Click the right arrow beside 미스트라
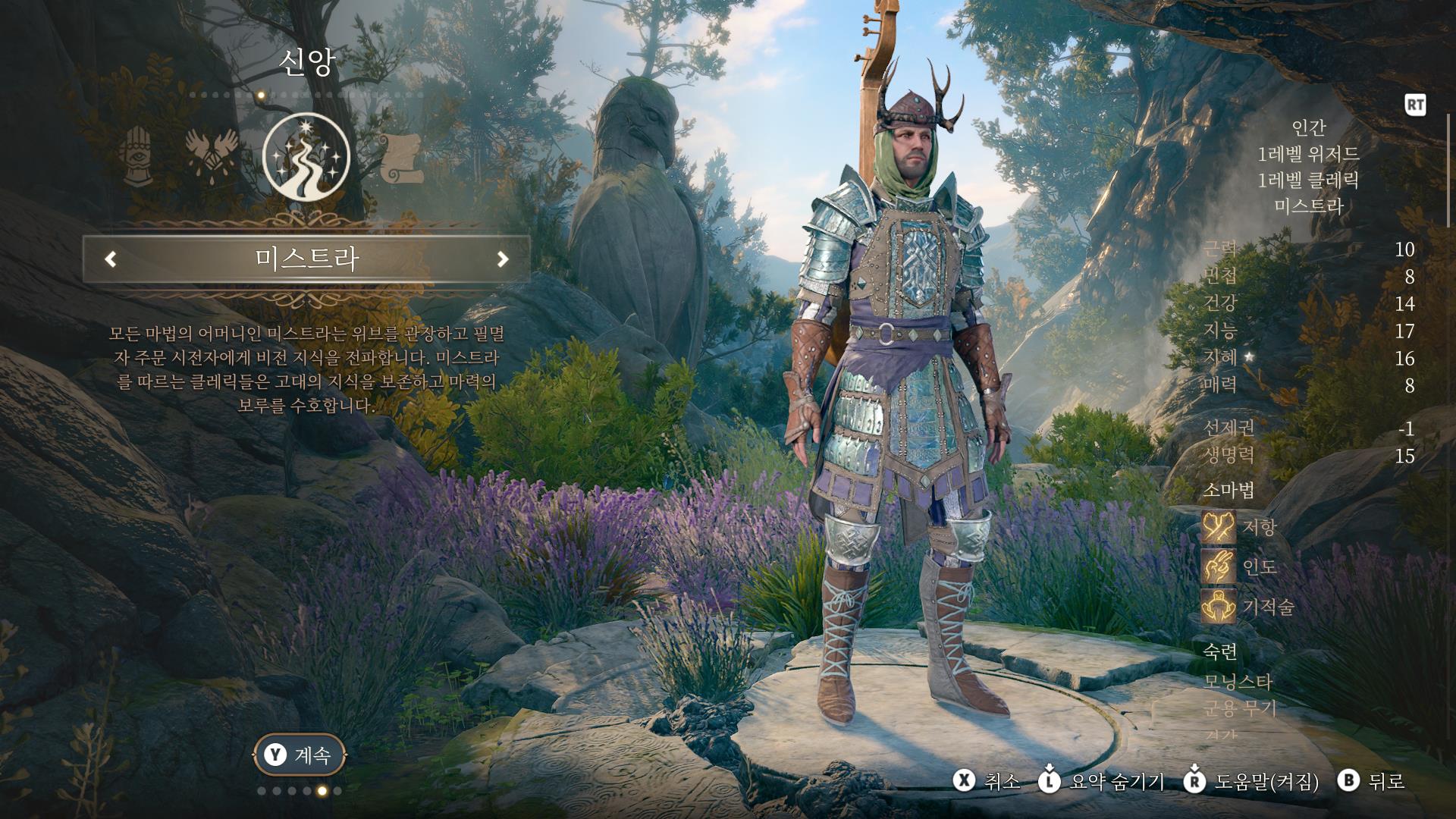This screenshot has height=819, width=1456. (502, 259)
